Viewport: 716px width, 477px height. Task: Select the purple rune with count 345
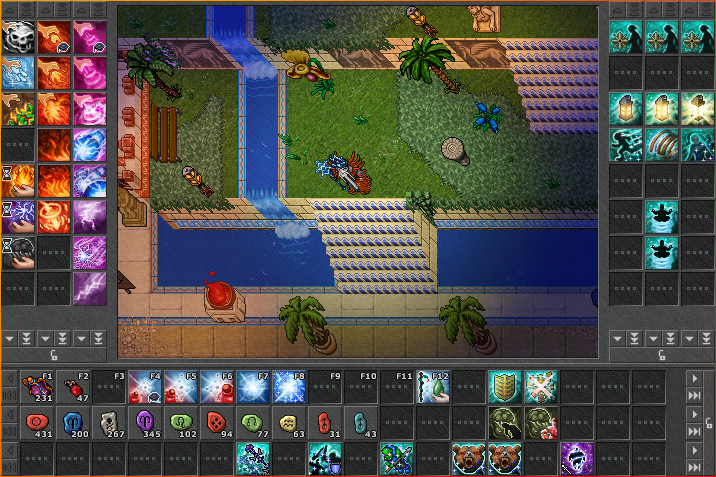pyautogui.click(x=147, y=424)
